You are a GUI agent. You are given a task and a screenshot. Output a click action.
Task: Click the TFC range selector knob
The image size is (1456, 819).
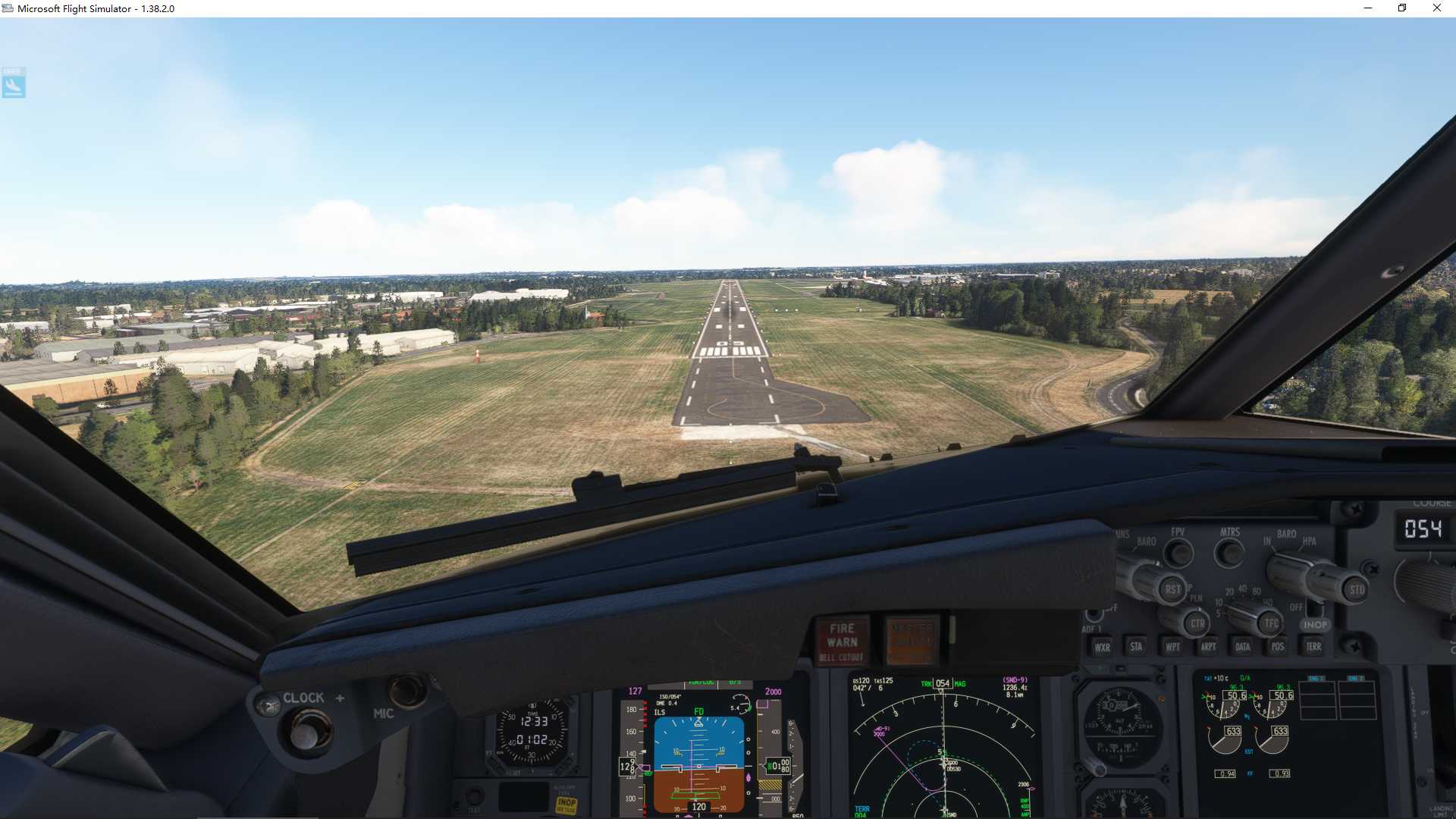click(1272, 623)
